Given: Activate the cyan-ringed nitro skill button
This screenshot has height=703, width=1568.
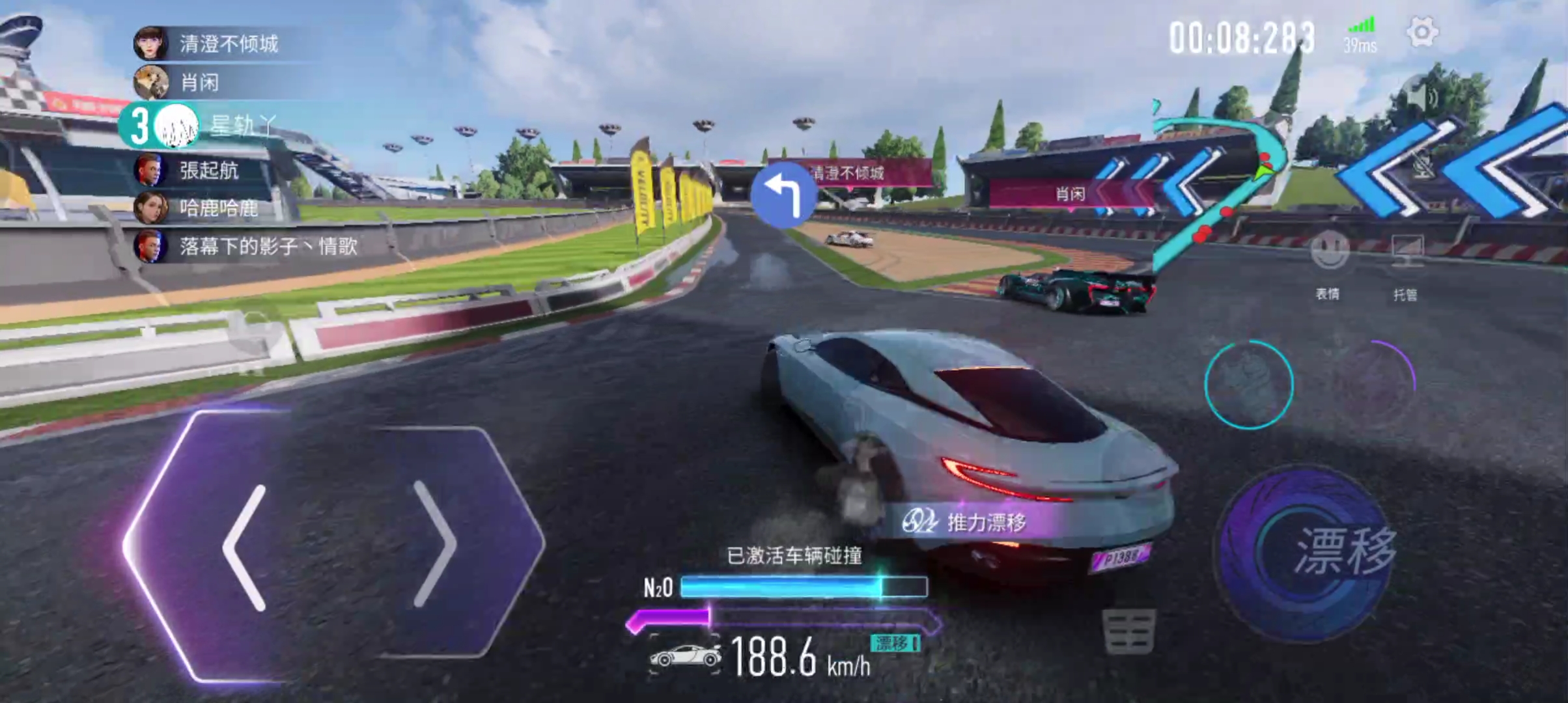Looking at the screenshot, I should (1248, 384).
